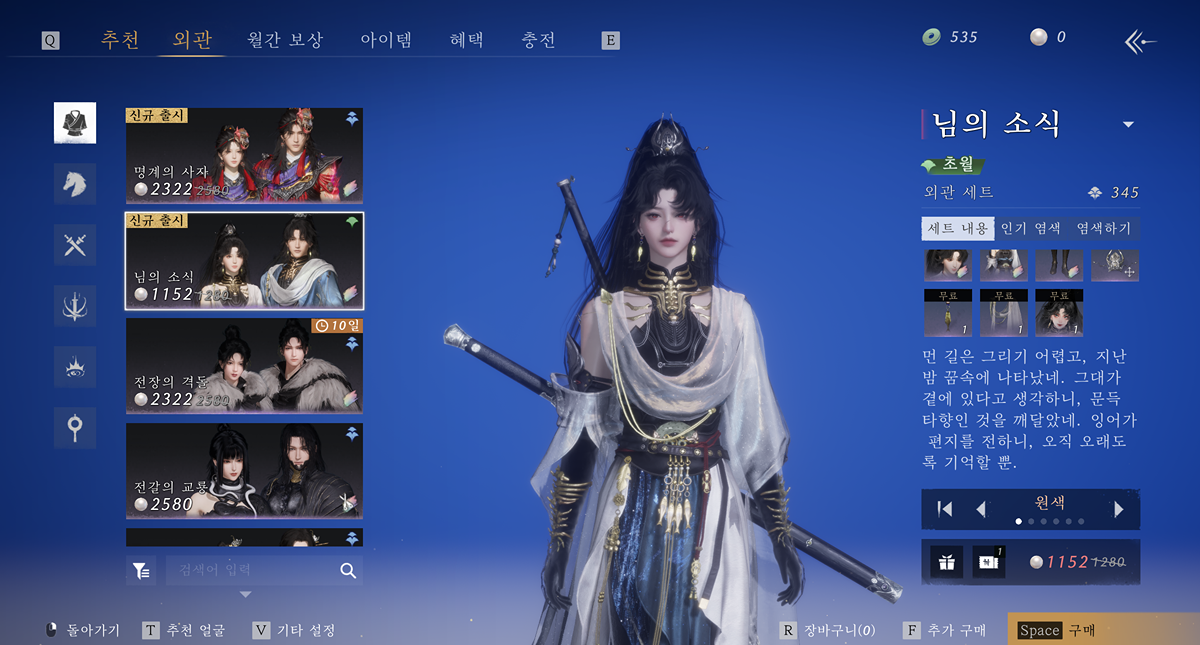Open the crossed swords weapon category

coord(75,245)
